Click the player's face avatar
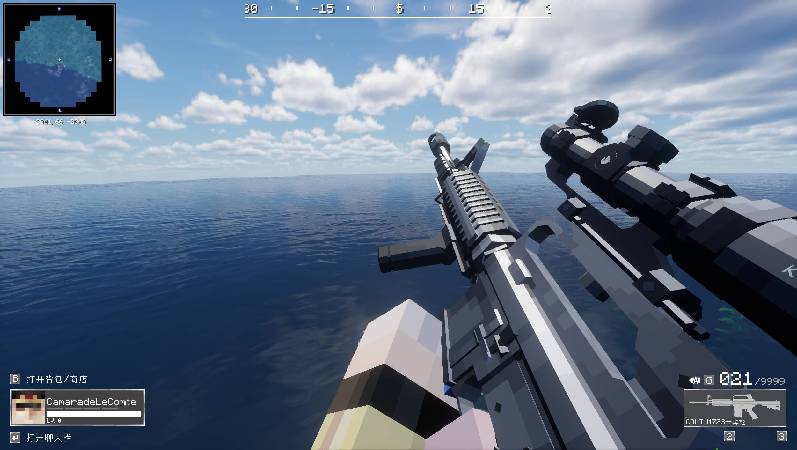Image resolution: width=797 pixels, height=450 pixels. coord(28,408)
